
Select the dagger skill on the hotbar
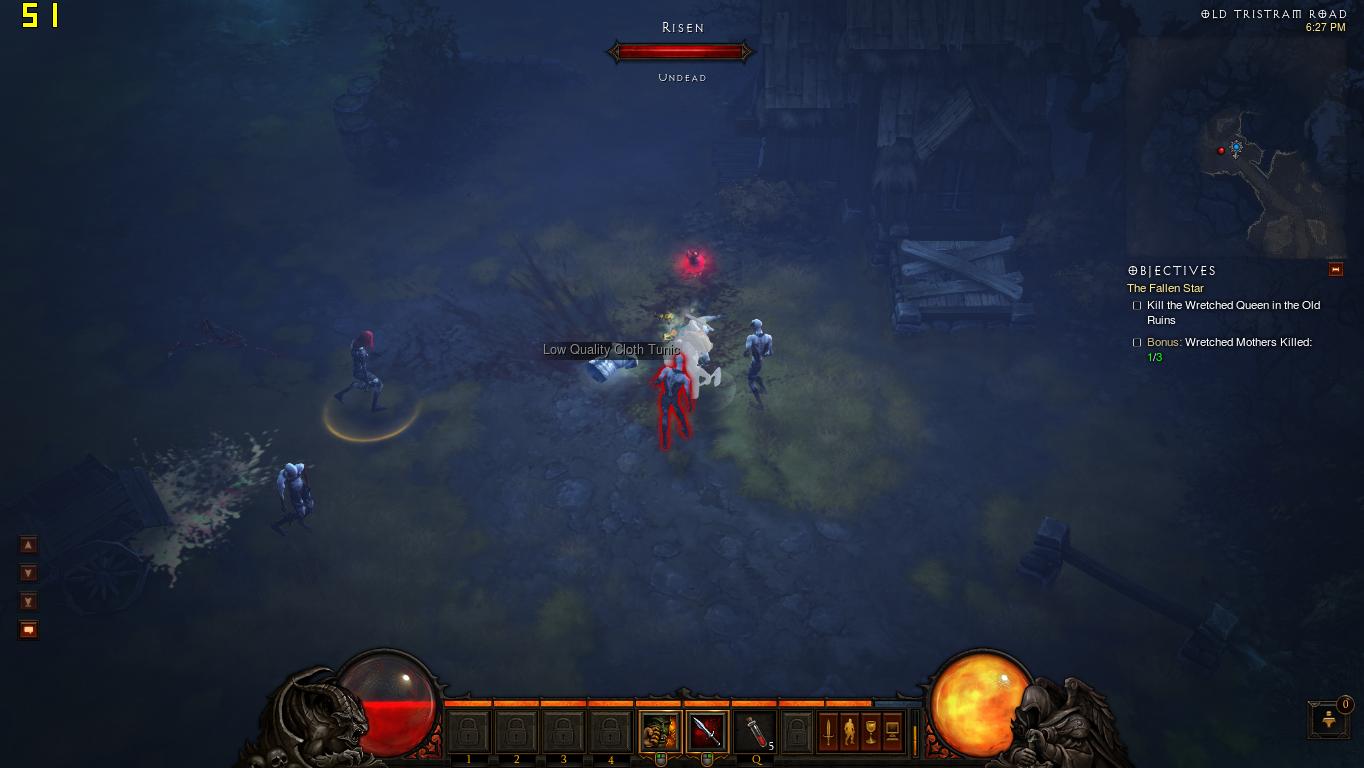click(706, 732)
